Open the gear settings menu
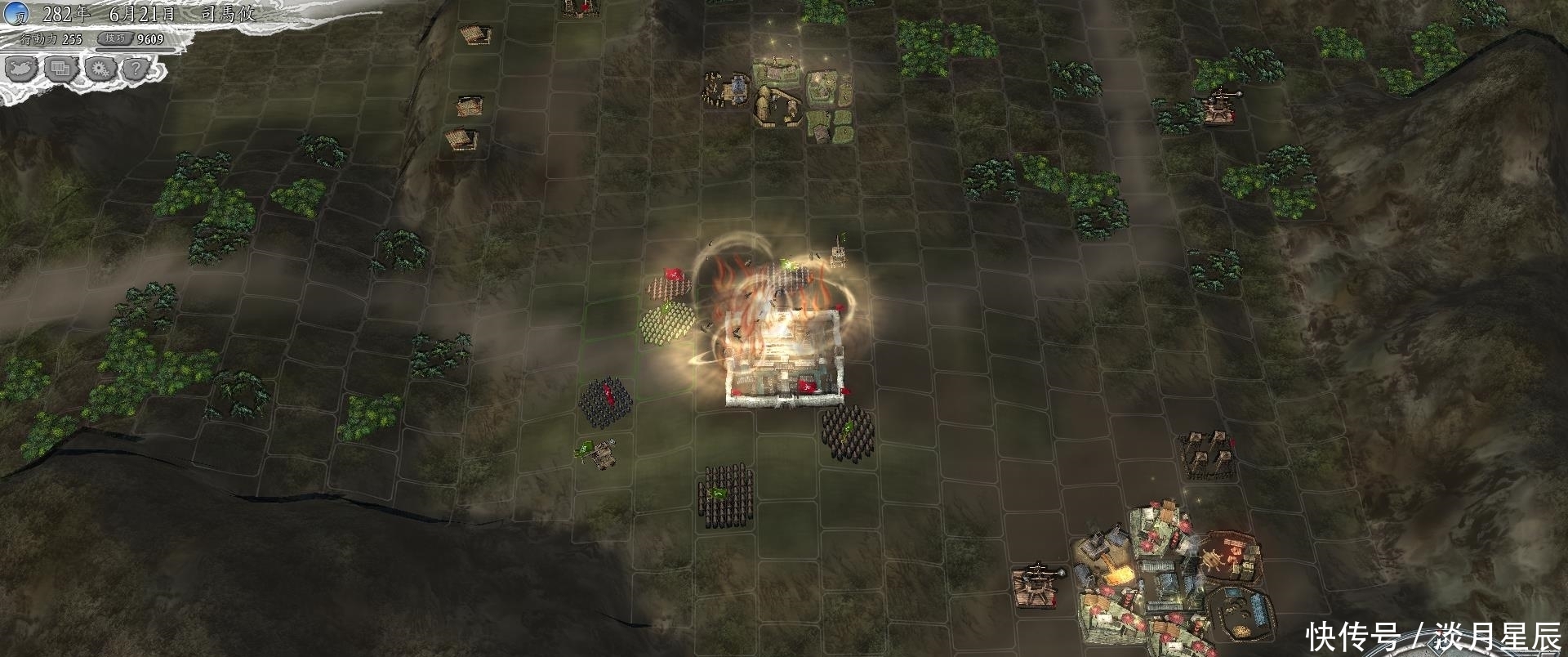Image resolution: width=1568 pixels, height=657 pixels. tap(100, 69)
